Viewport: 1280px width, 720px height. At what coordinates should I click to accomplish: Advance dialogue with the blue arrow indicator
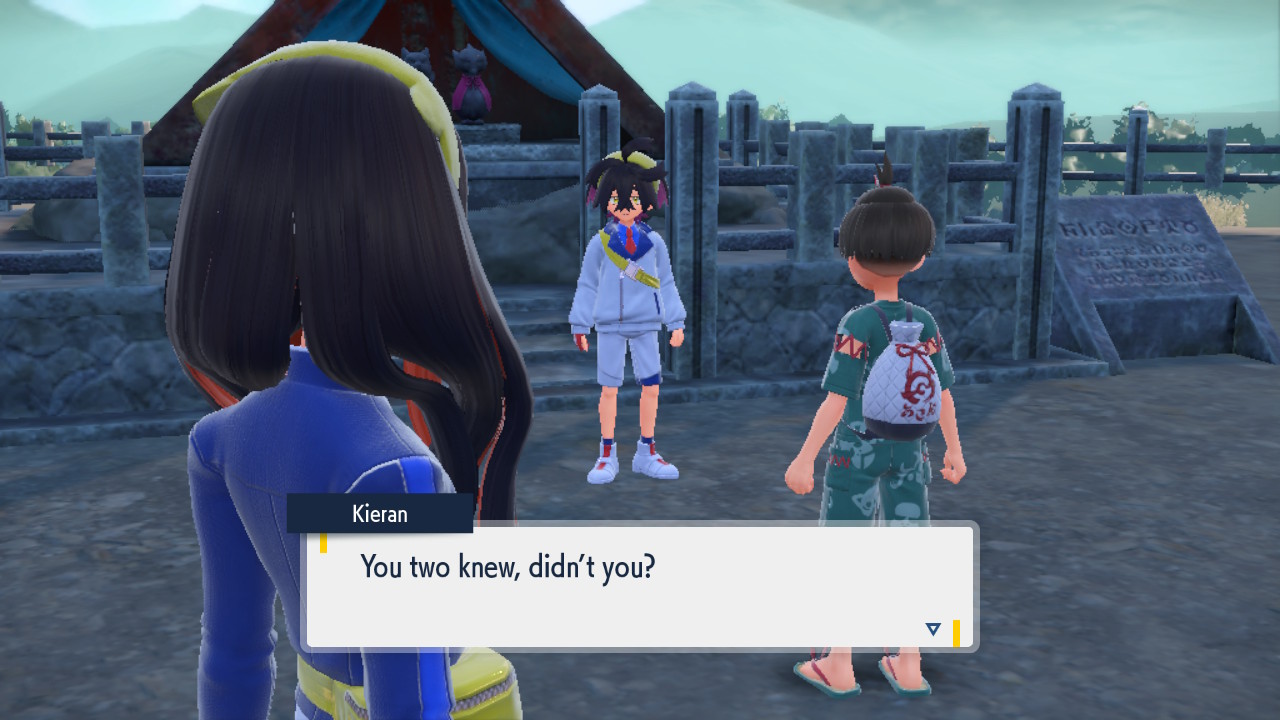coord(933,629)
